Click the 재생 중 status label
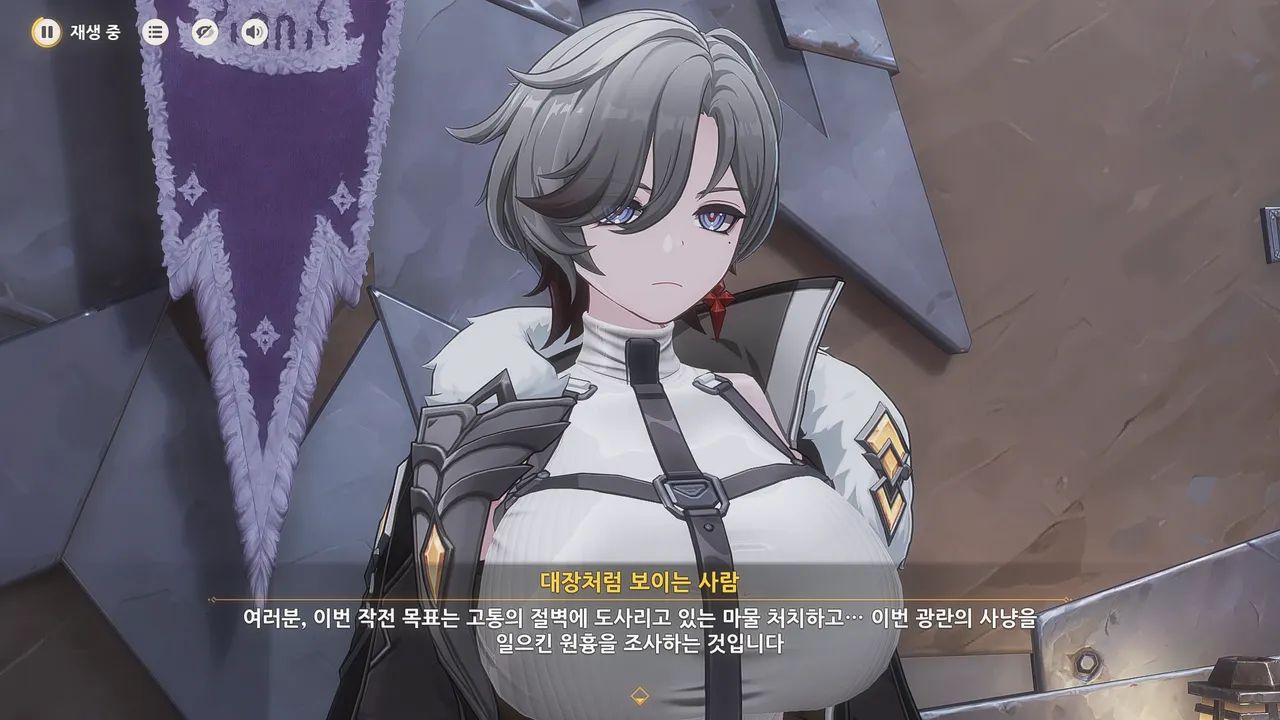Screen dimensions: 1280x720 tap(93, 30)
